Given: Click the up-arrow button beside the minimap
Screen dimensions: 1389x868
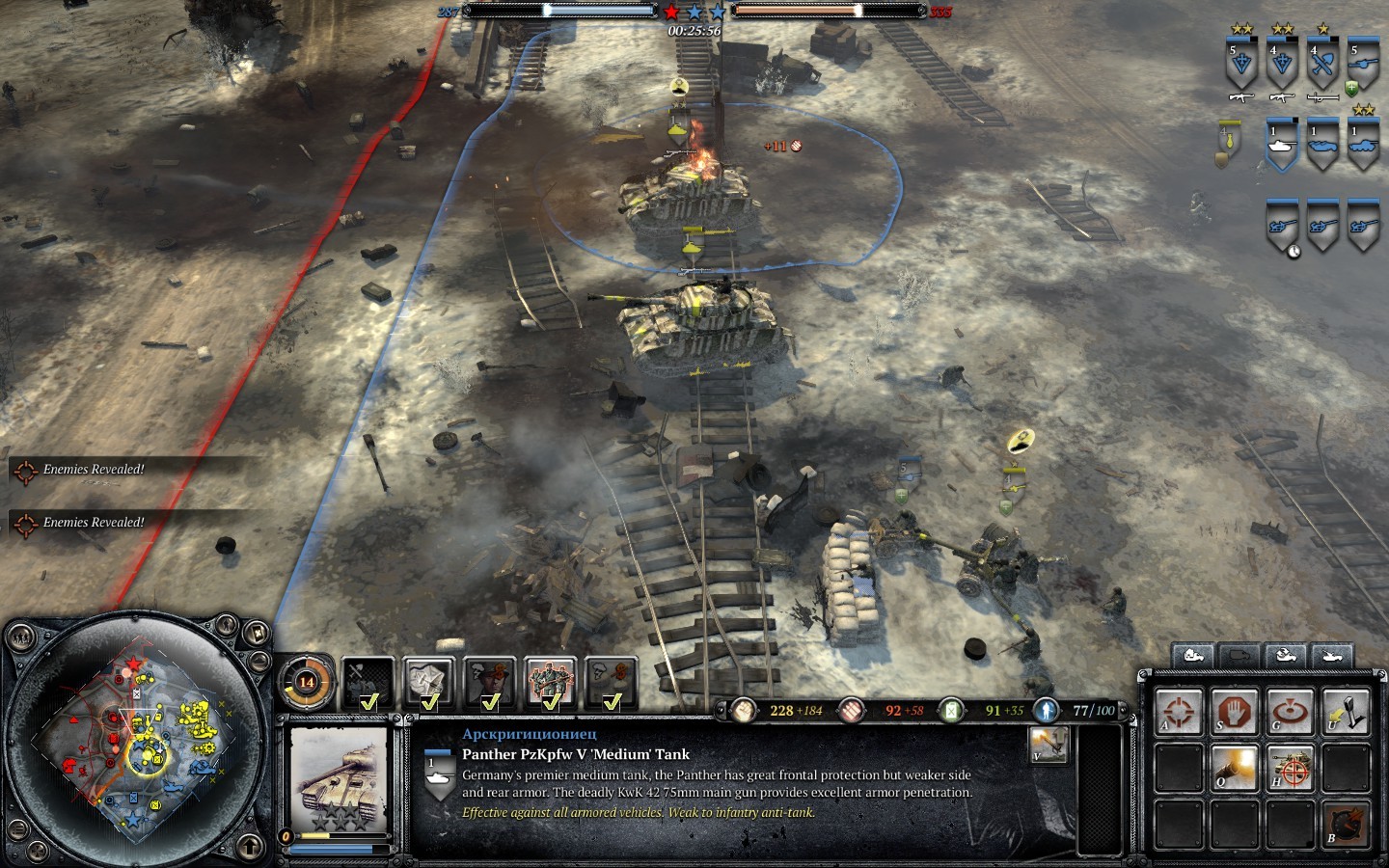Looking at the screenshot, I should pos(252,845).
